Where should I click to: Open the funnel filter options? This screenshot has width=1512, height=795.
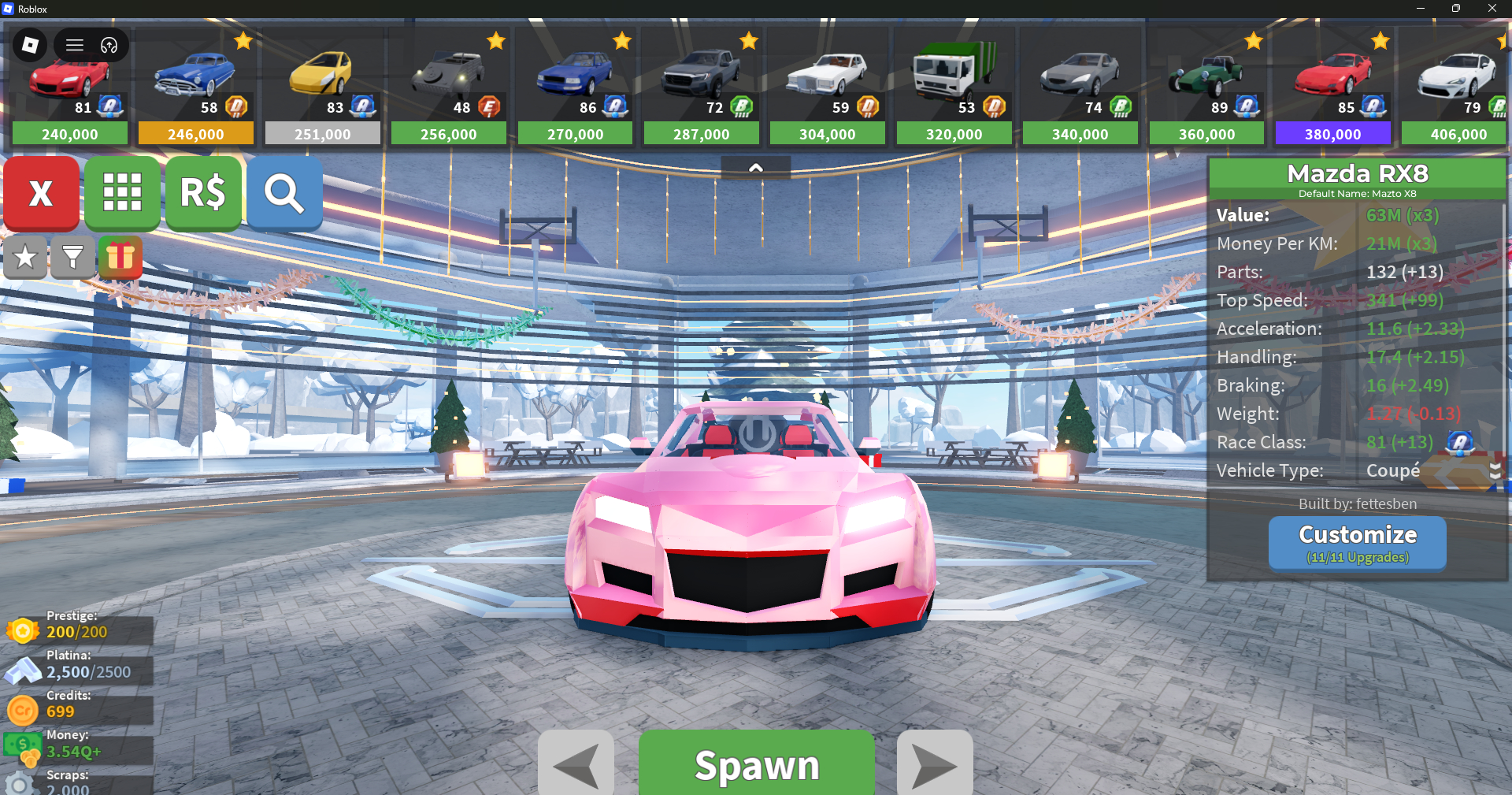click(x=72, y=257)
